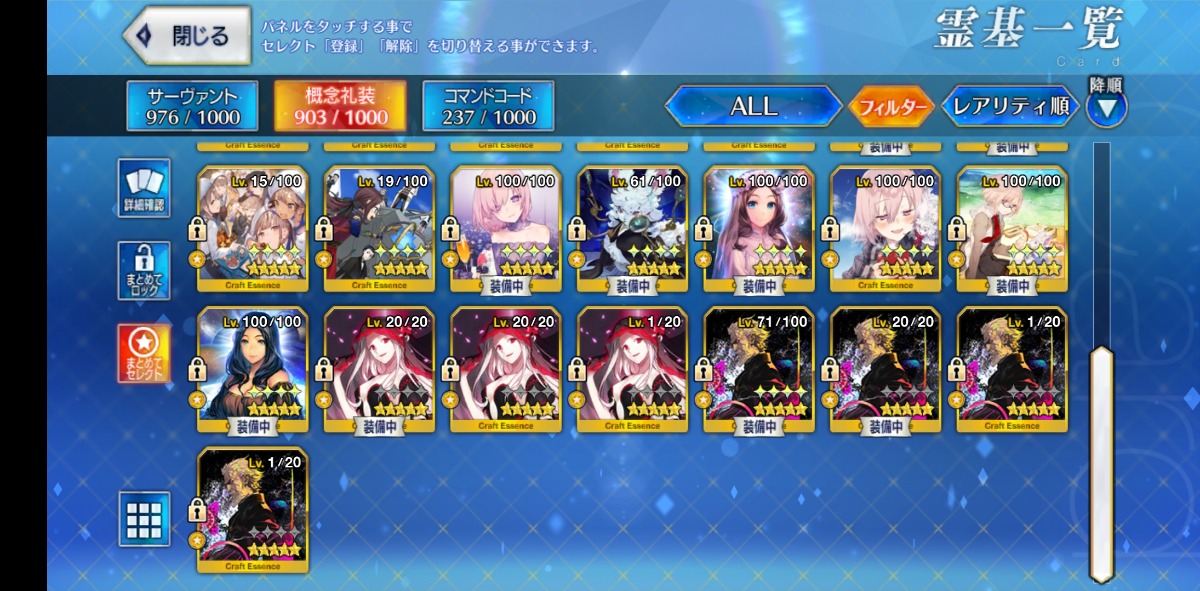This screenshot has height=591, width=1200.
Task: Close the card list with 閉じる
Action: [188, 37]
